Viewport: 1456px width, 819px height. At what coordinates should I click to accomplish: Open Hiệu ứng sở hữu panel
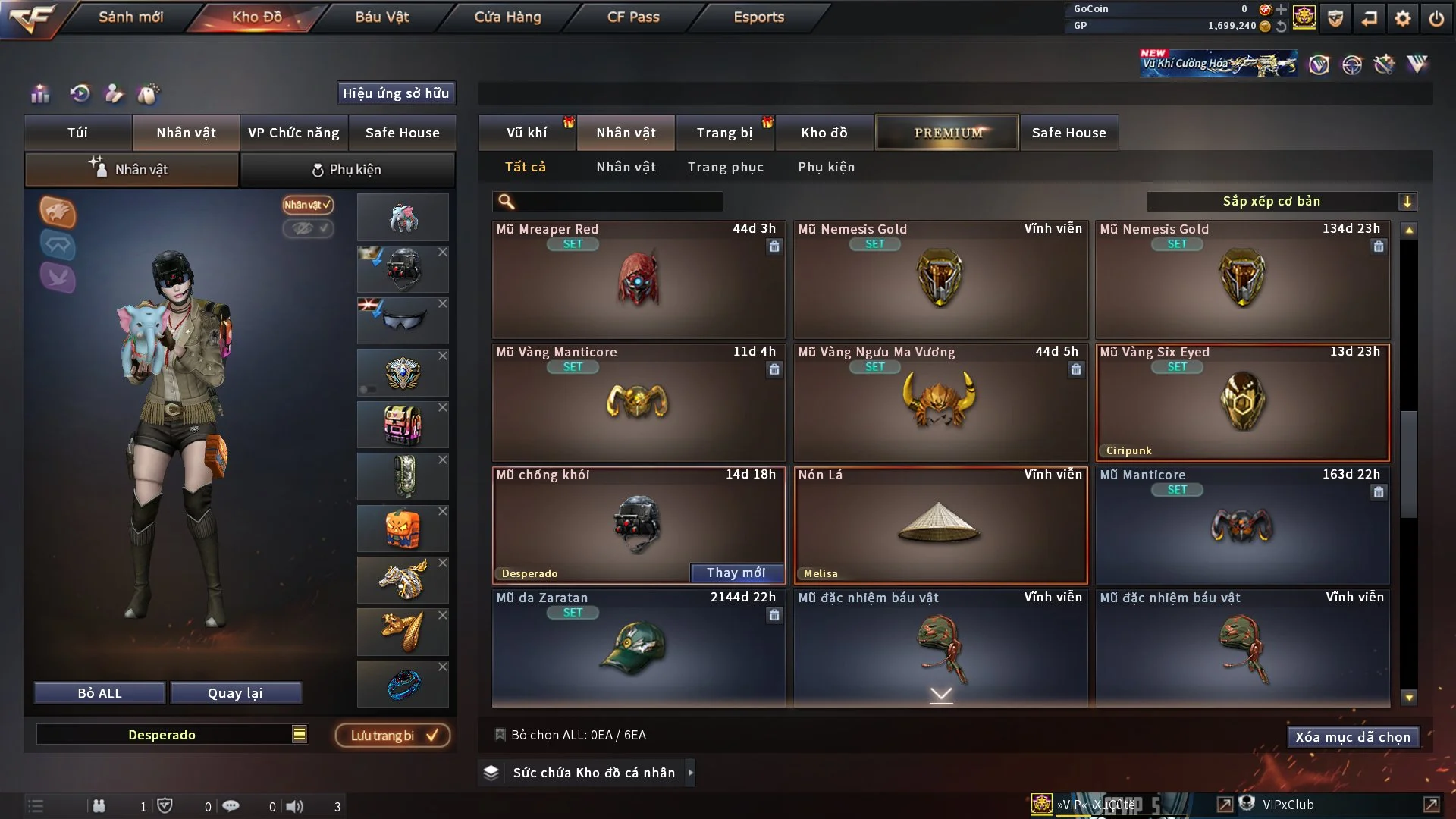[396, 93]
